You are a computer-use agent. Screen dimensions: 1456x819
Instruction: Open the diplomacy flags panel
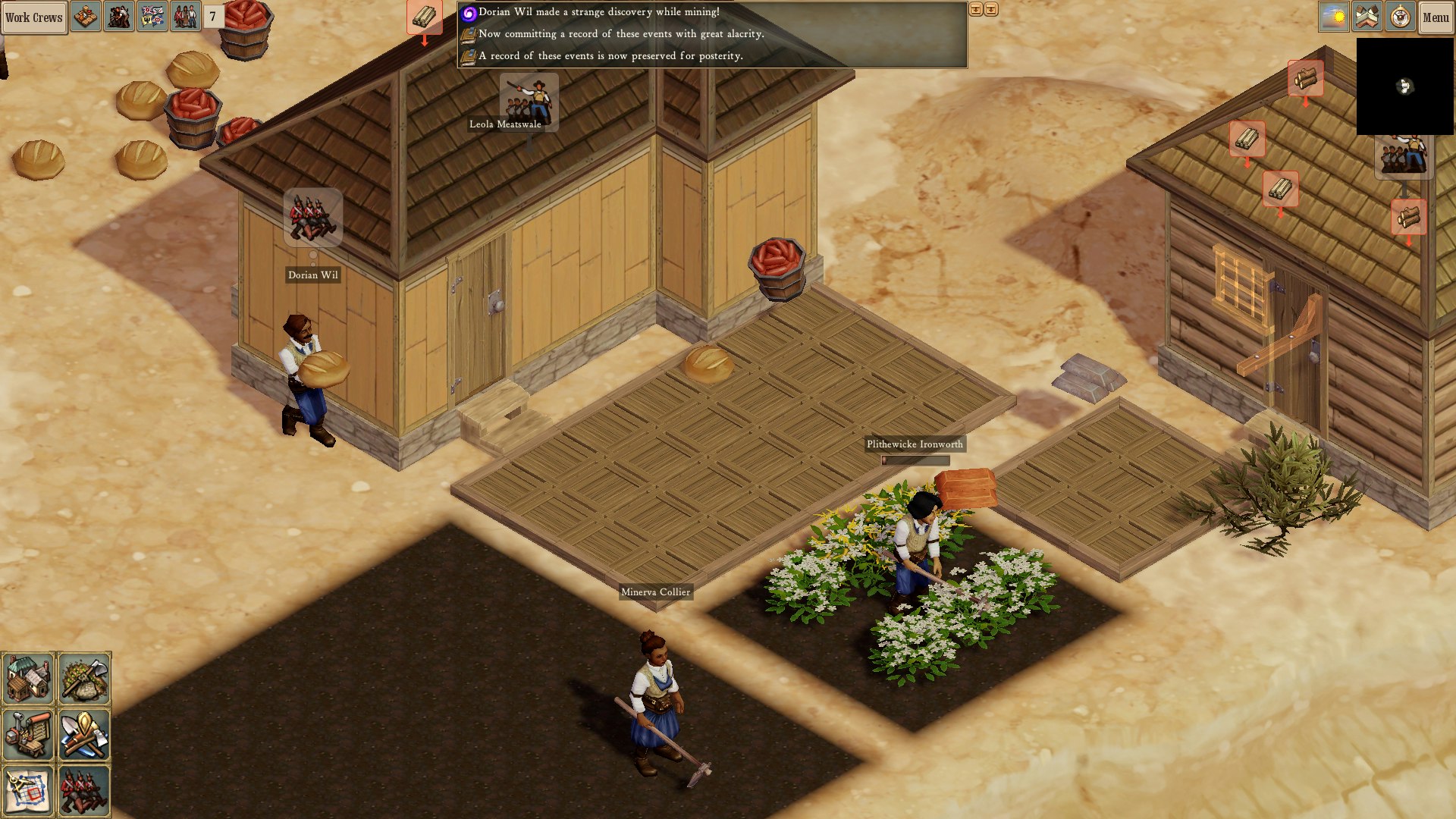click(x=152, y=17)
